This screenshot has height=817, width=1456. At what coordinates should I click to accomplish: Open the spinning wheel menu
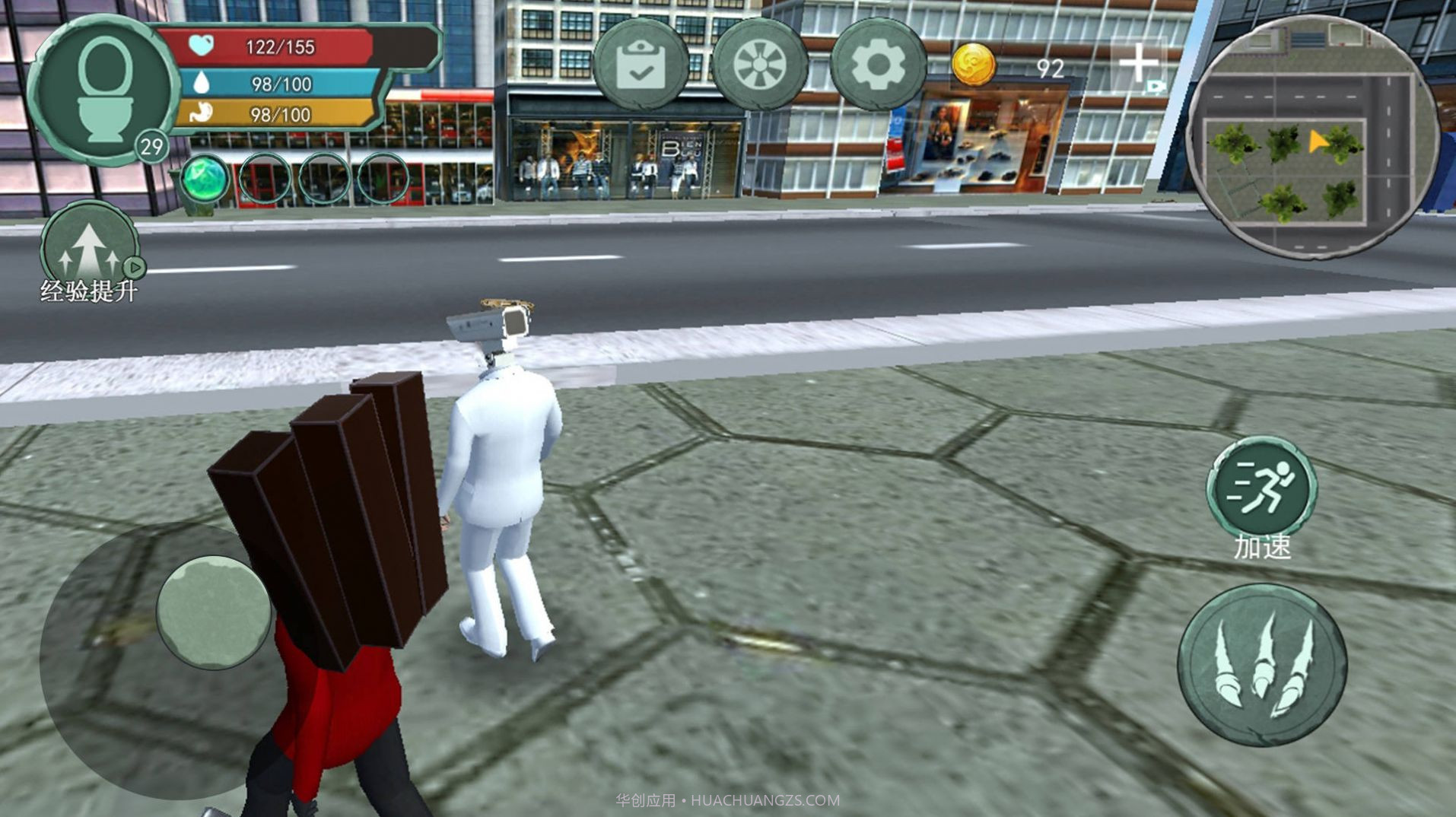(x=759, y=65)
